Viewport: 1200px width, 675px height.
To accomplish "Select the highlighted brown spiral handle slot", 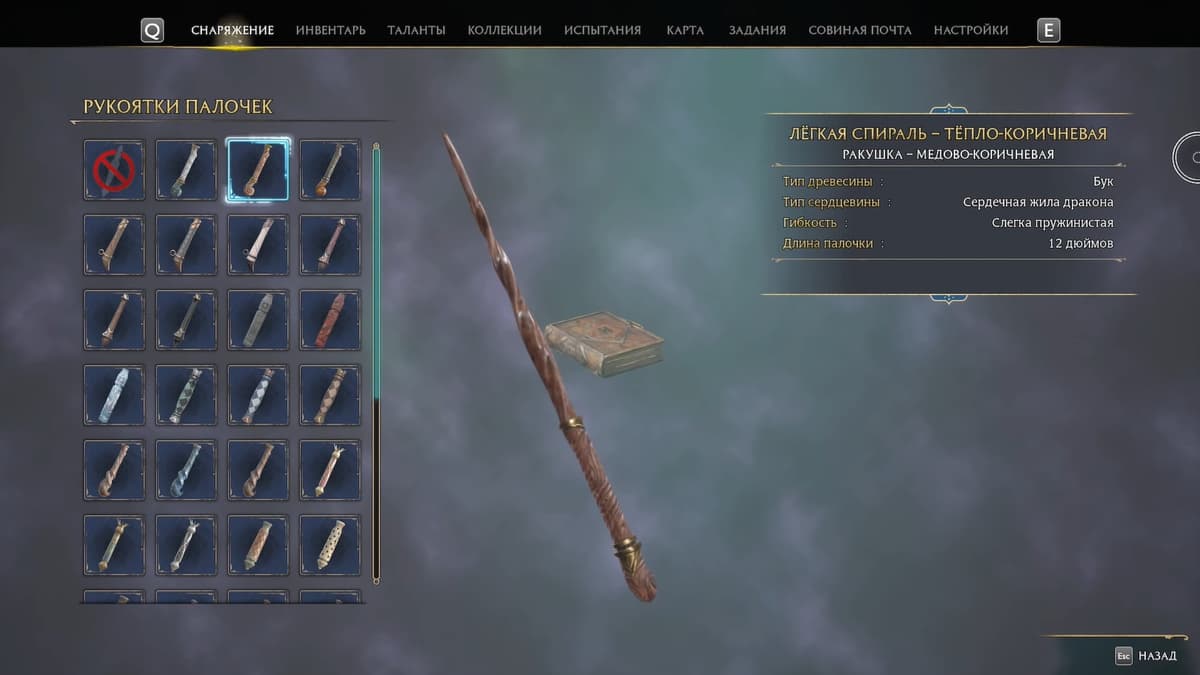I will click(258, 170).
